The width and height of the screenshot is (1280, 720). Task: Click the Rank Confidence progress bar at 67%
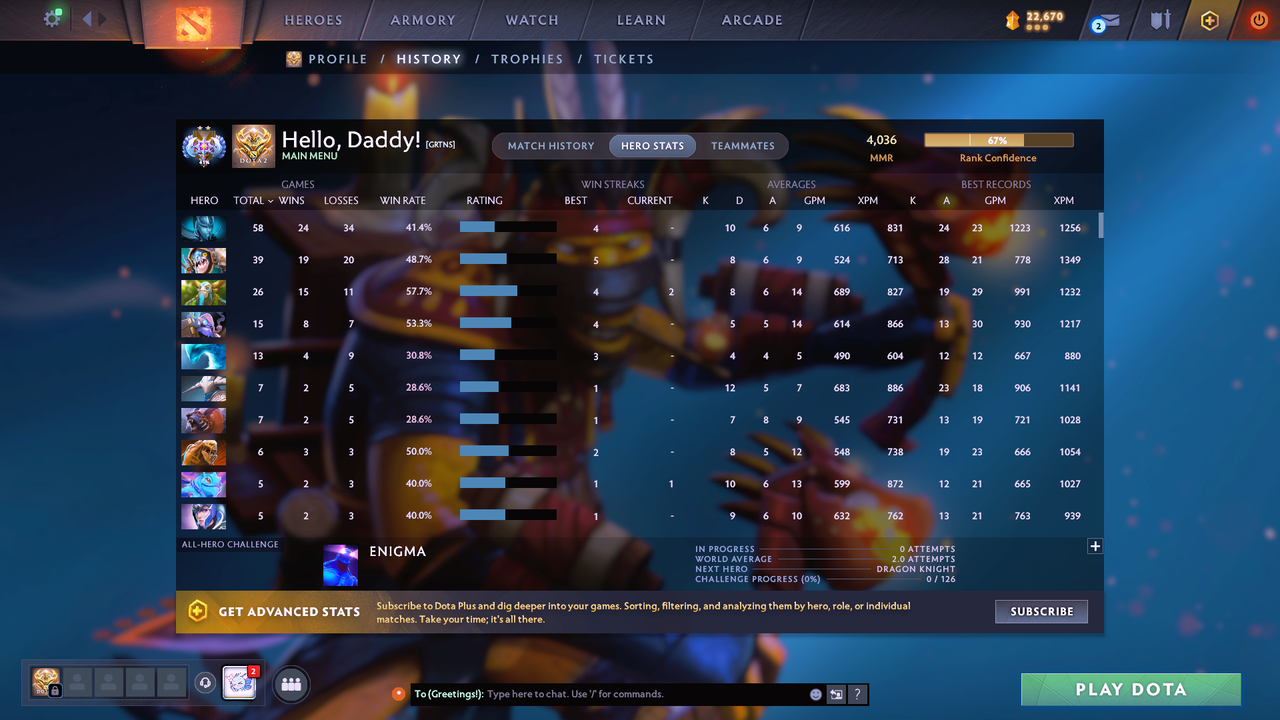pos(998,139)
